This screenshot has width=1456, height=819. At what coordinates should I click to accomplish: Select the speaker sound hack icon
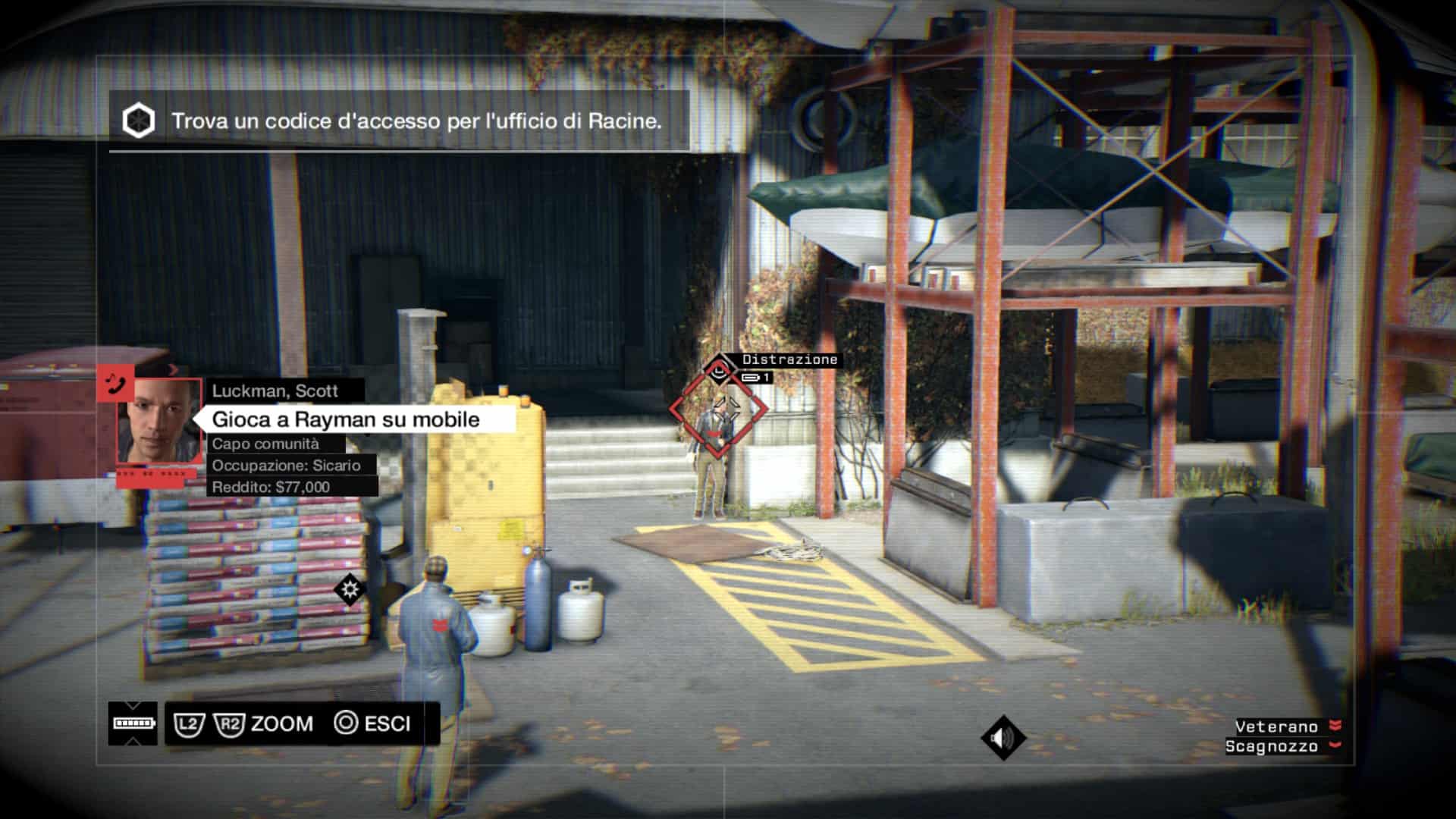click(x=1003, y=737)
